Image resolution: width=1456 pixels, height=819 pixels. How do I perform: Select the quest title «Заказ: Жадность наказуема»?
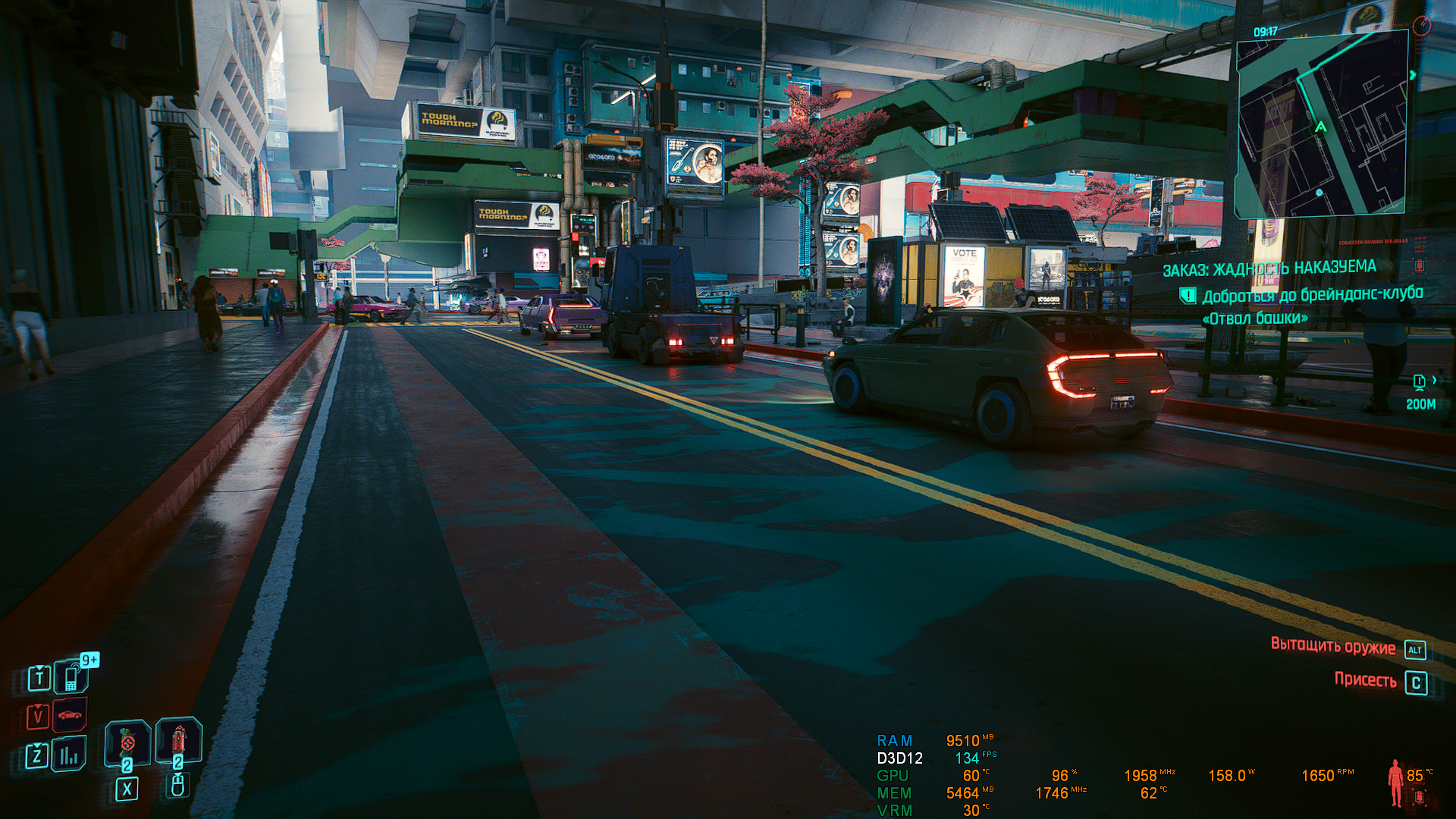1269,268
